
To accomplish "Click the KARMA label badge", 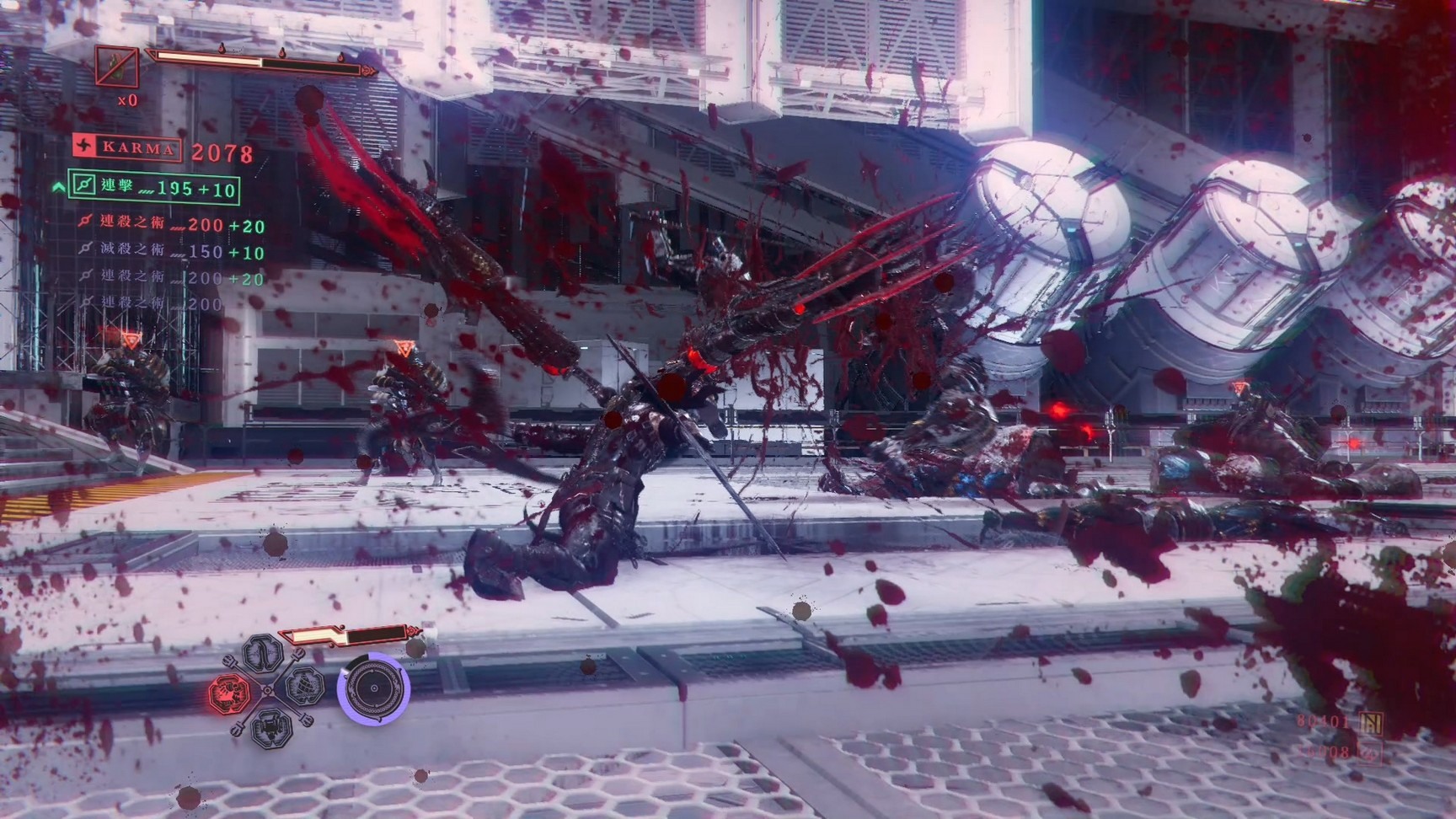I will pos(128,148).
